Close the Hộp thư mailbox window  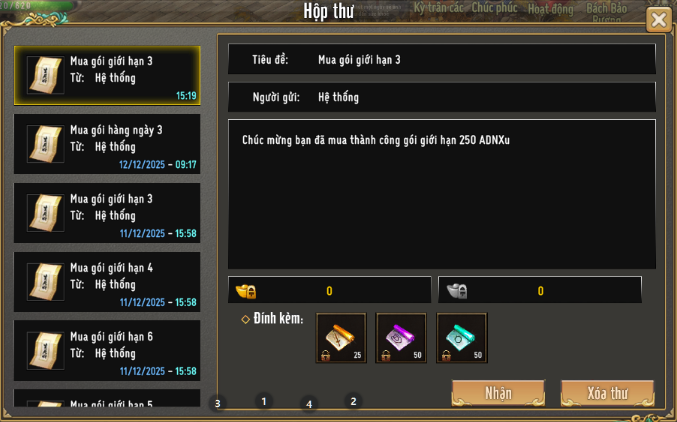659,19
